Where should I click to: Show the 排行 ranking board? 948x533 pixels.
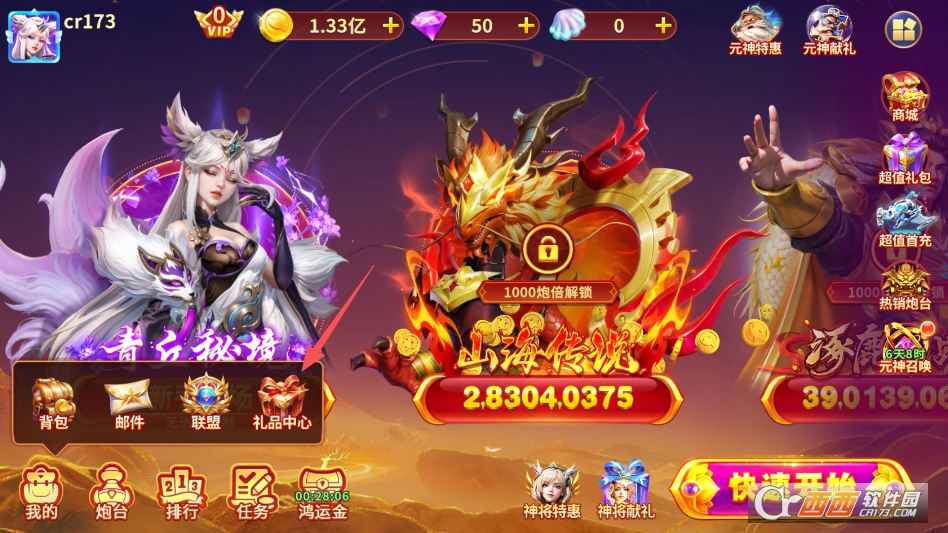point(182,492)
